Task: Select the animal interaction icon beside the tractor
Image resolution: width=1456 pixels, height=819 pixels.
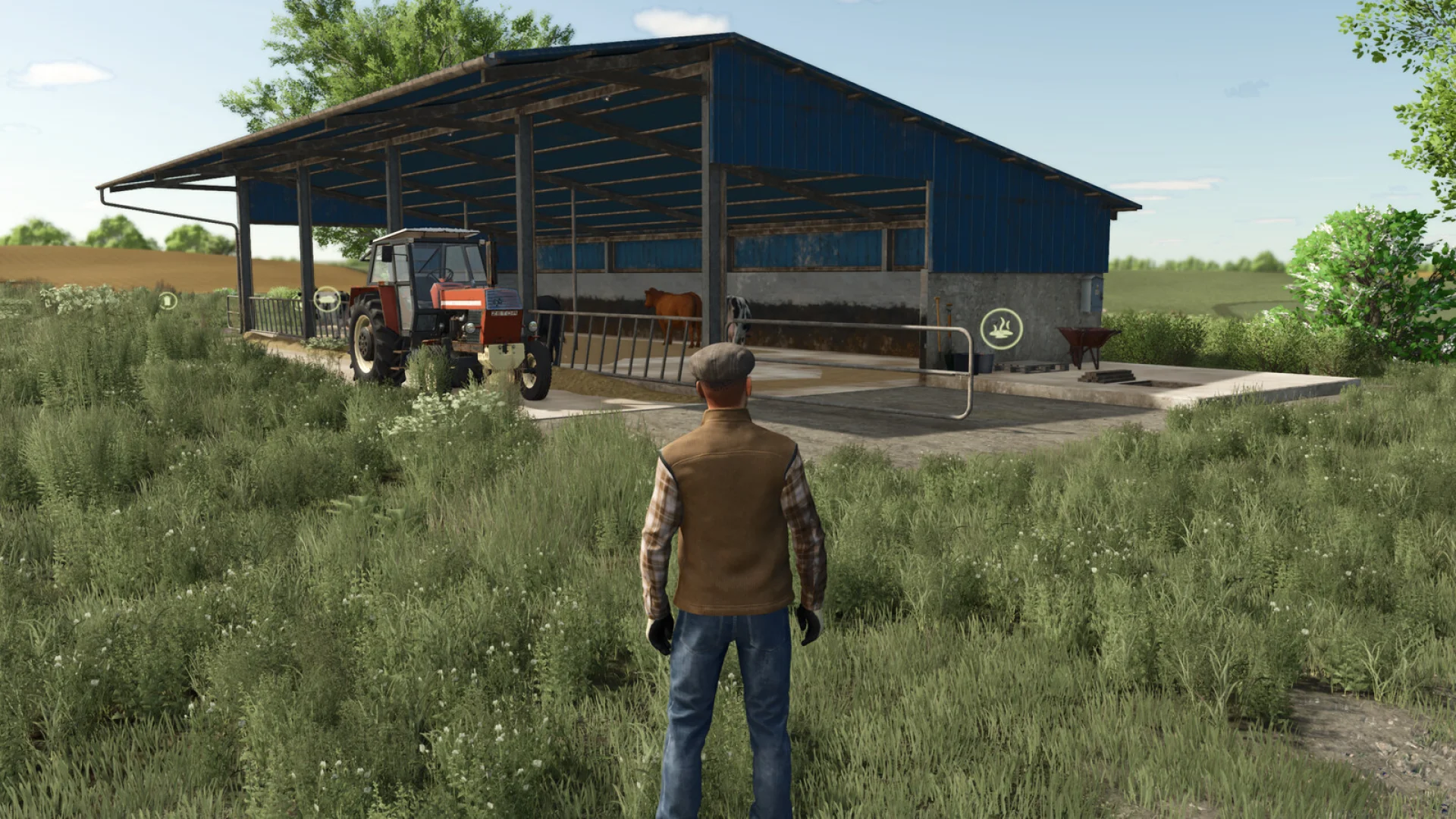Action: coord(328,300)
